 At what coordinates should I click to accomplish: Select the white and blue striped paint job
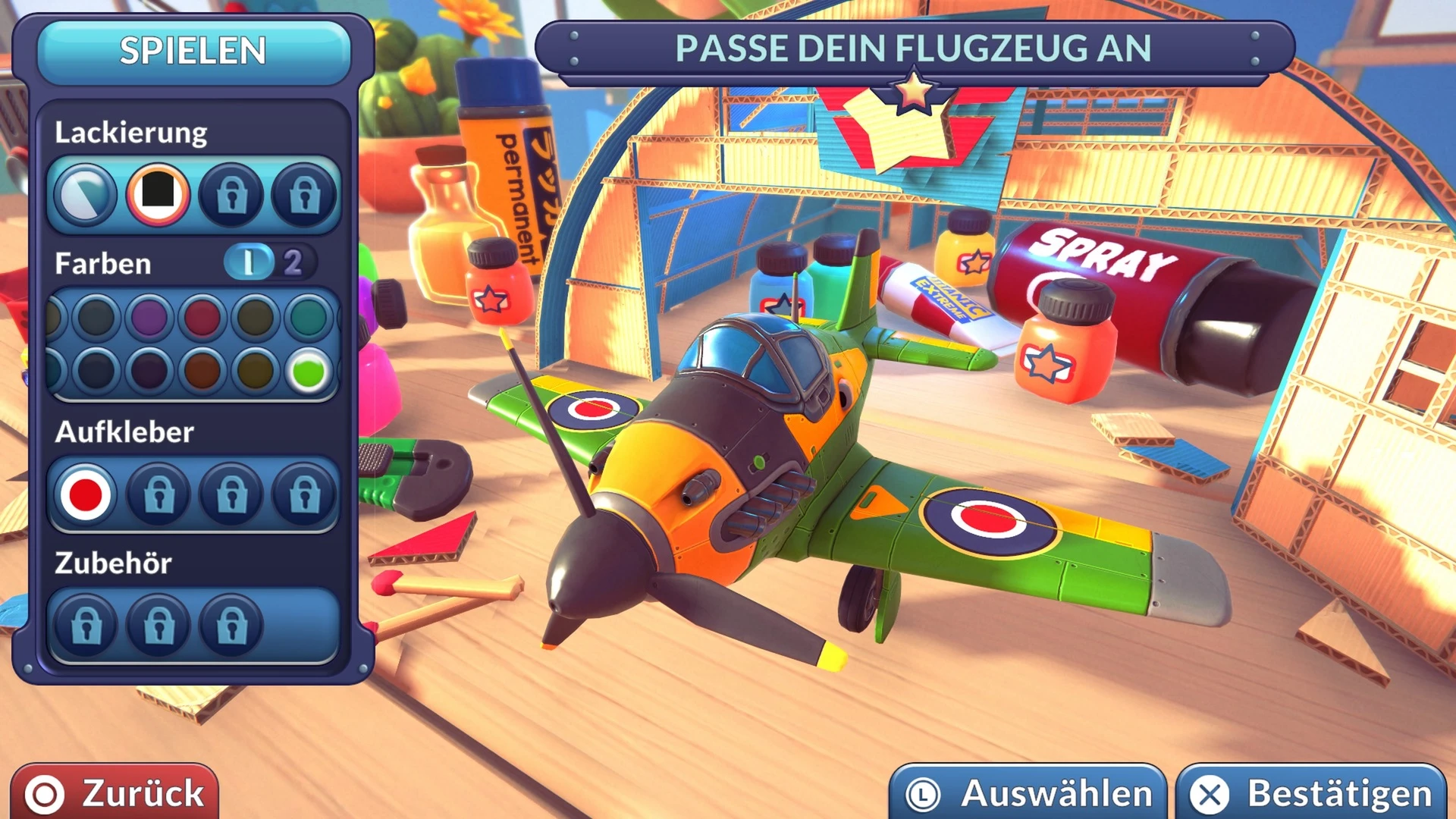[x=85, y=194]
